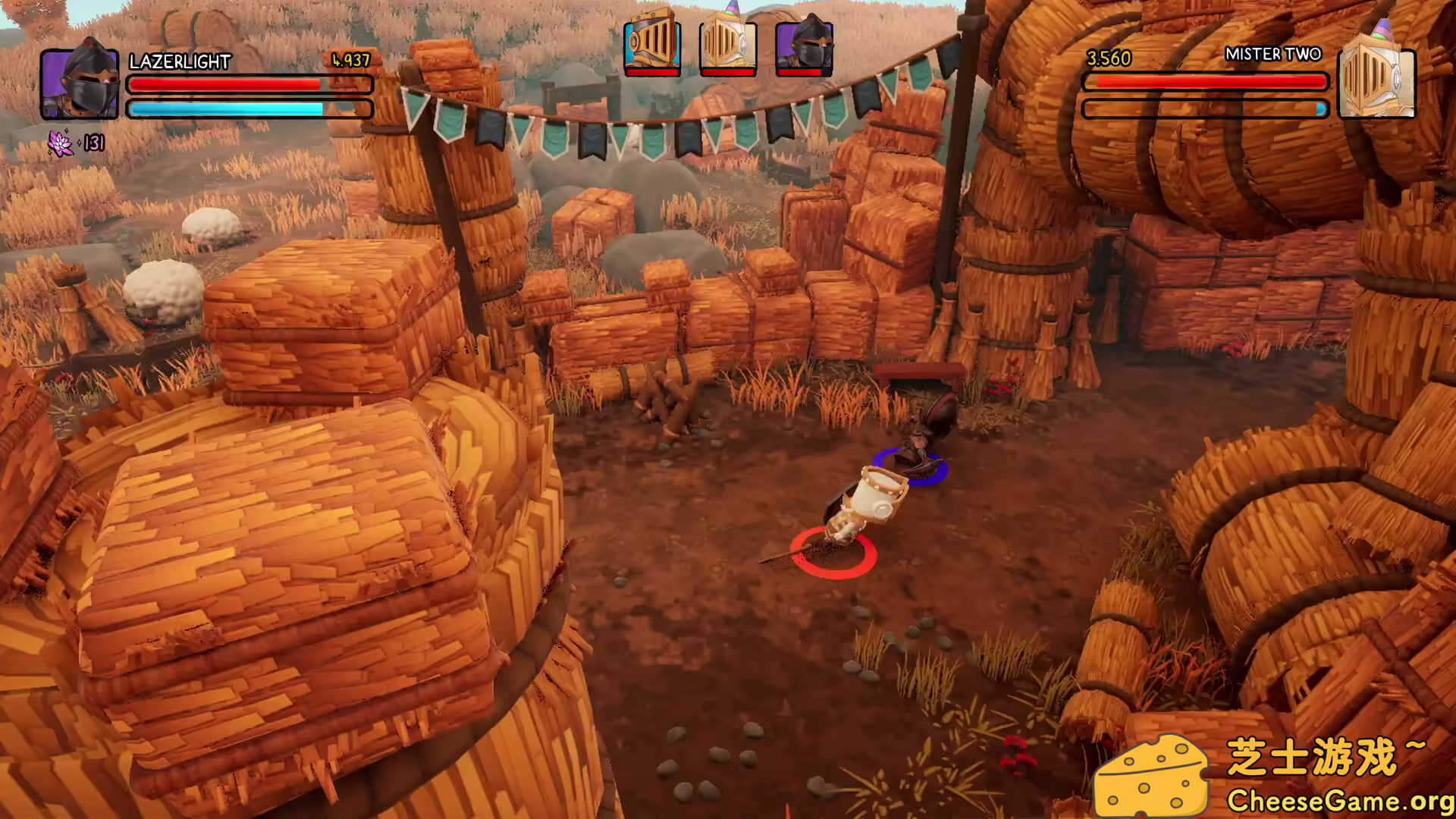The image size is (1456, 819).
Task: Click the pink lotus flower currency icon
Action: click(x=60, y=143)
